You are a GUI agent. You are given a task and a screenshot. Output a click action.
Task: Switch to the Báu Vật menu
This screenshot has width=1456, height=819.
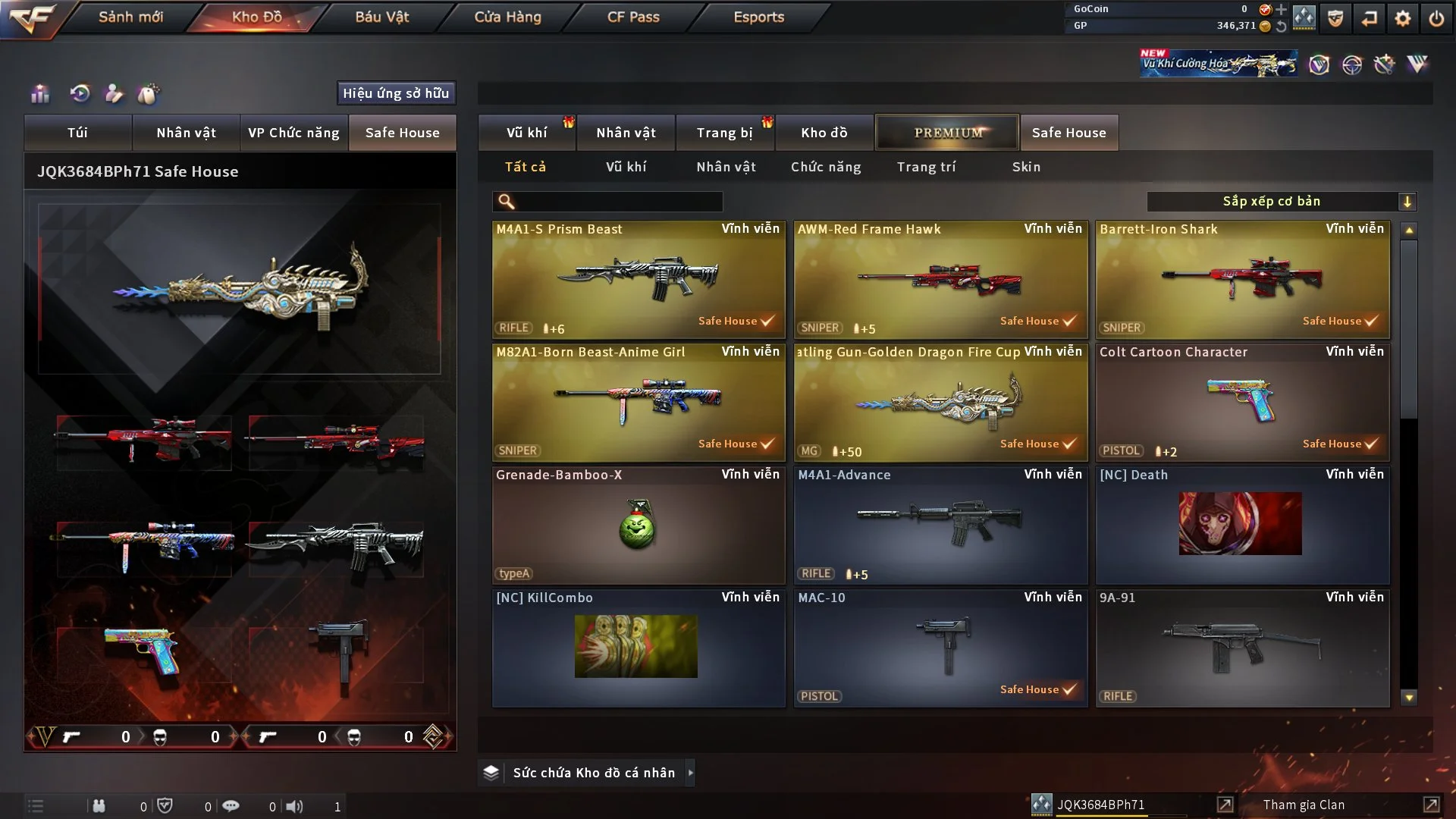[381, 17]
